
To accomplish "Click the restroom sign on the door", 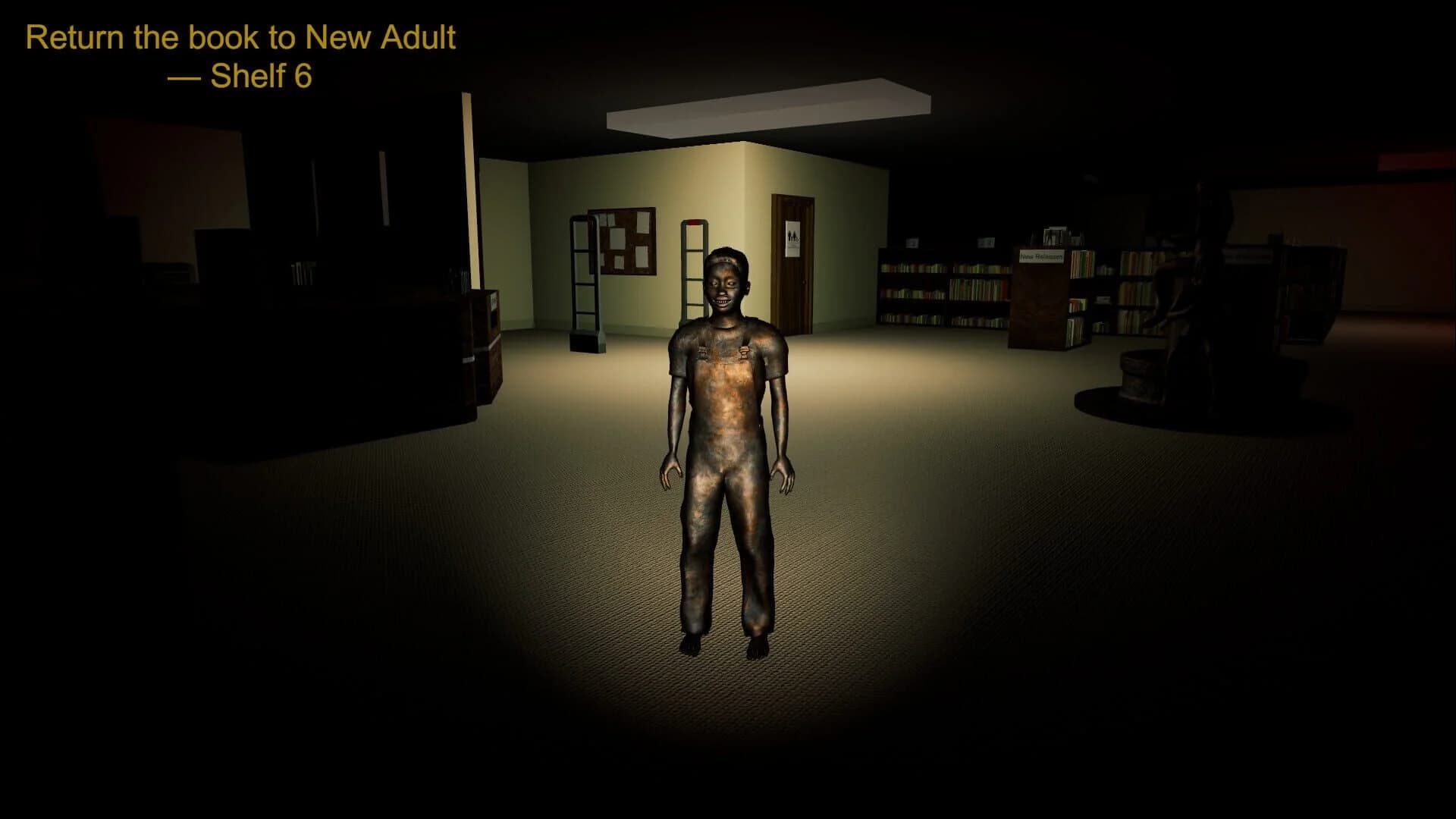I will [x=792, y=238].
